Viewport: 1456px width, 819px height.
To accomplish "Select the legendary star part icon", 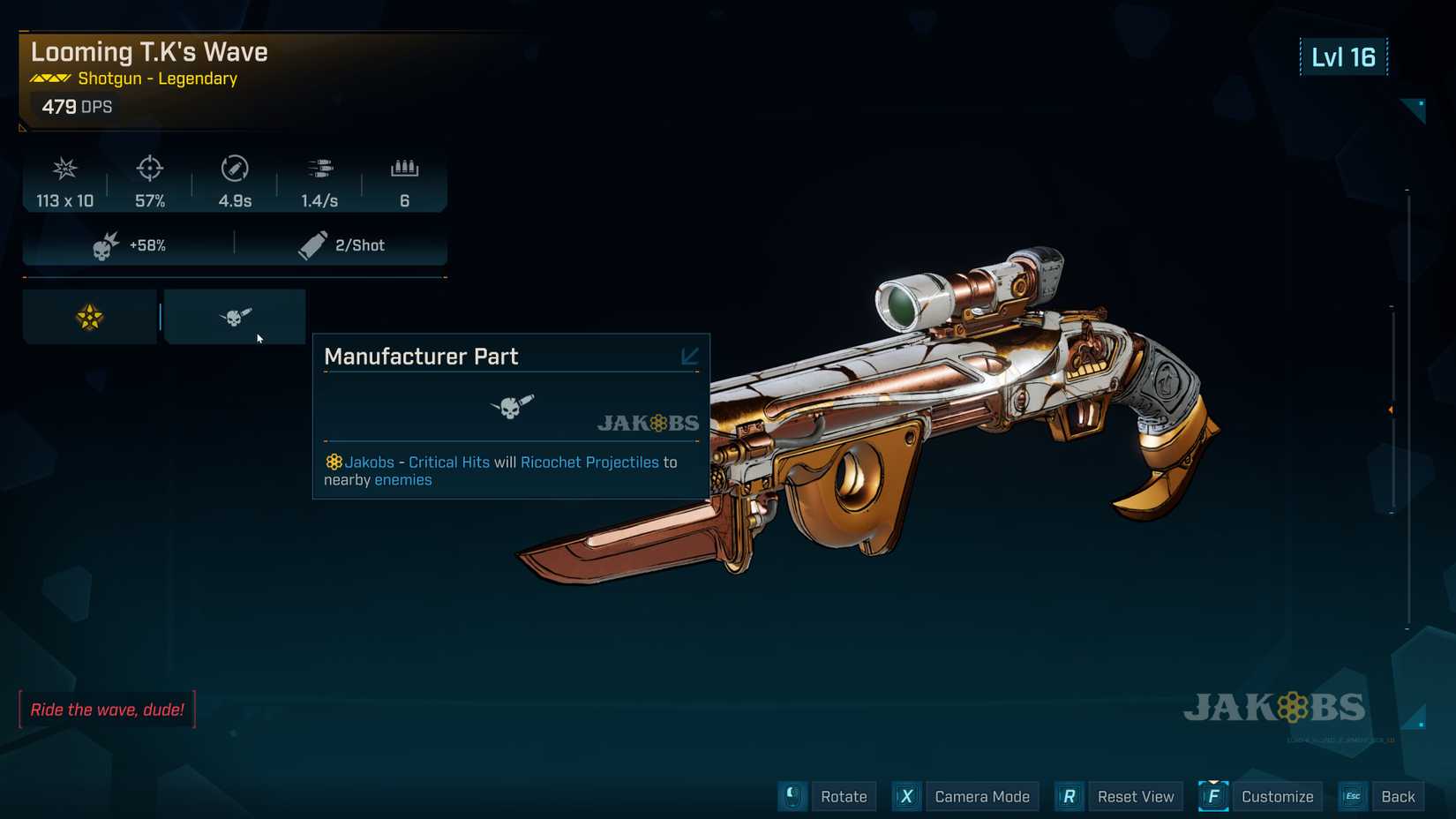I will [x=89, y=317].
